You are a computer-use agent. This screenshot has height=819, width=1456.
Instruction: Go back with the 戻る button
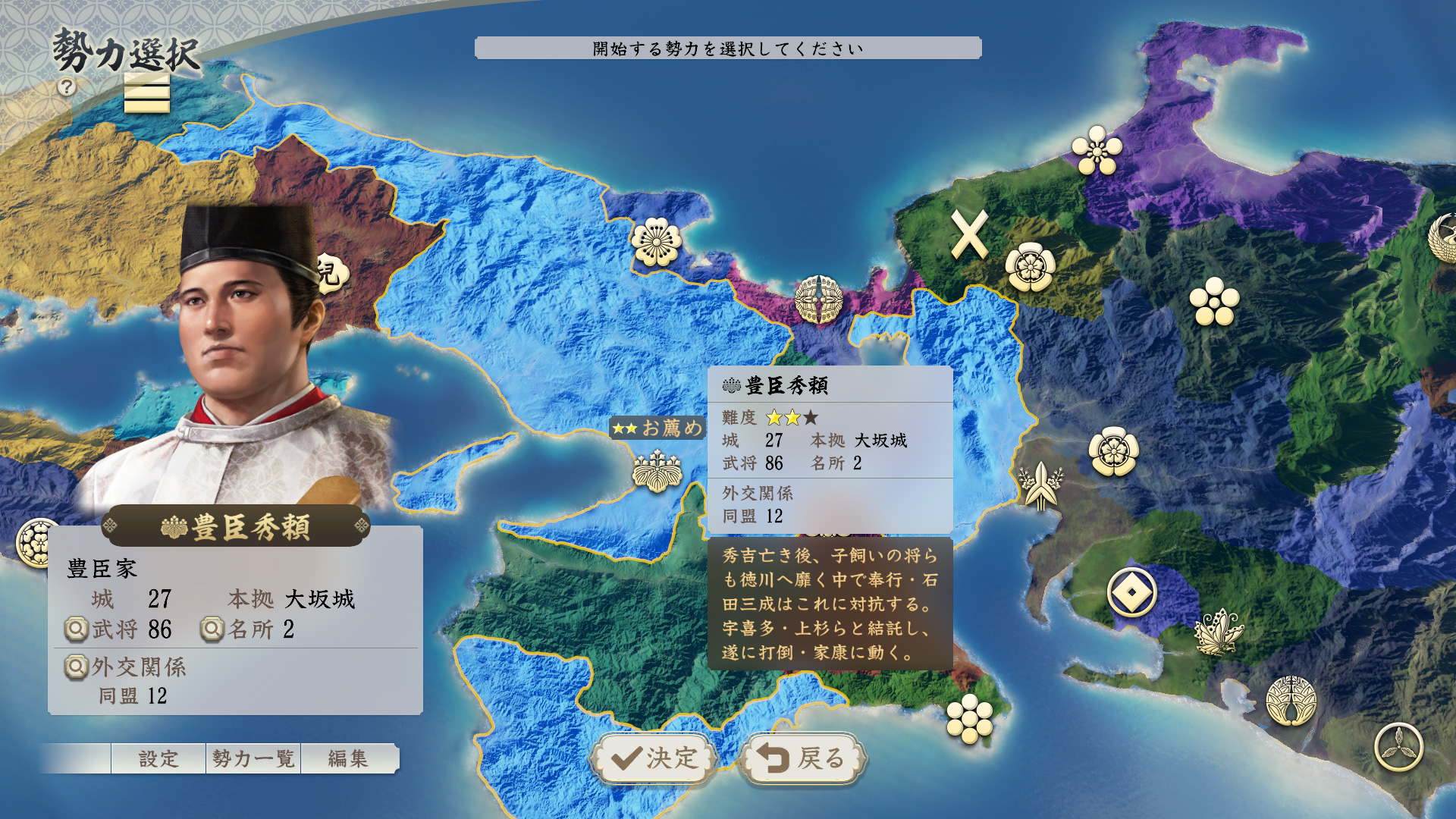(802, 758)
